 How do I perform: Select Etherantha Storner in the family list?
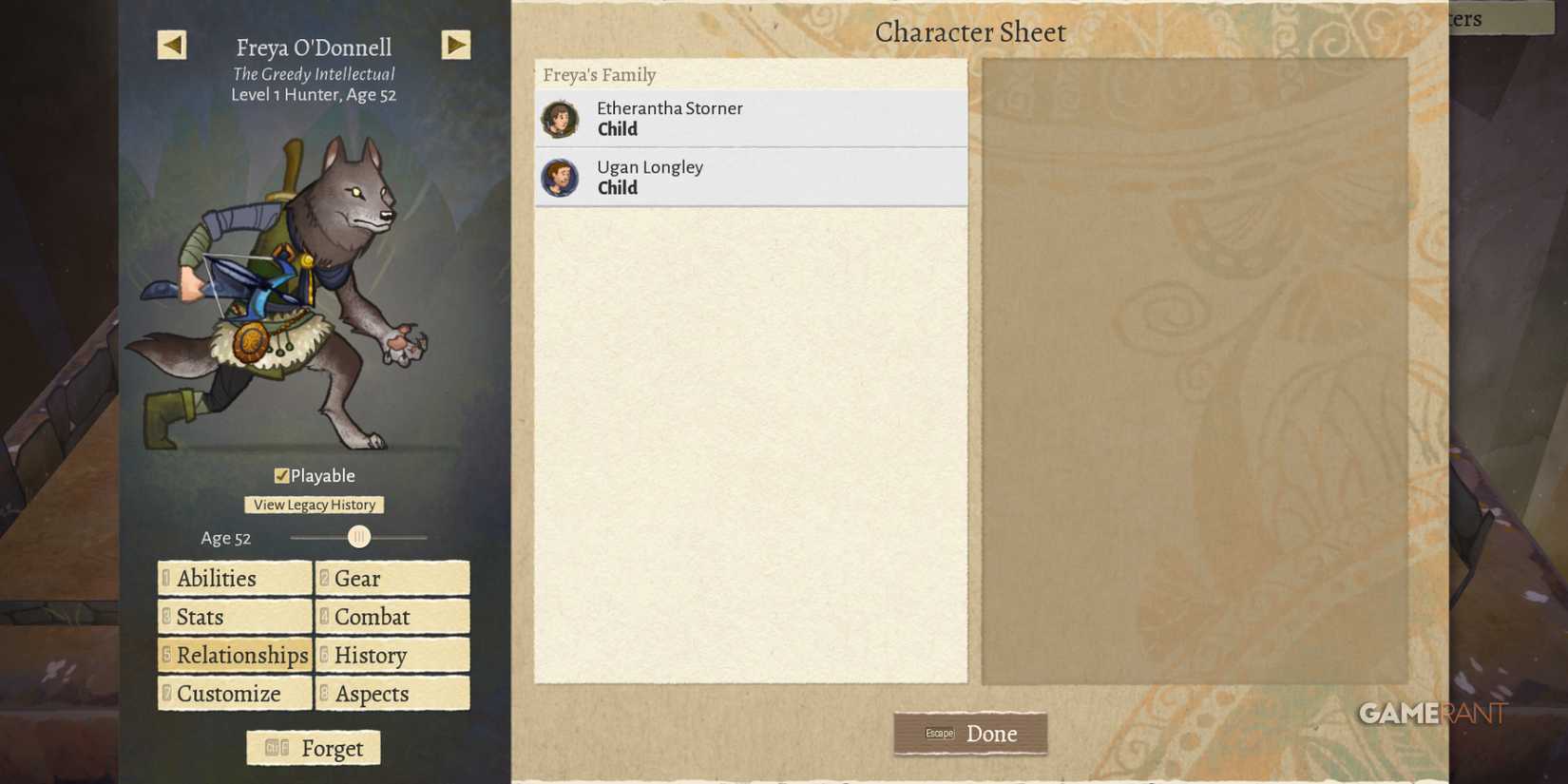(751, 118)
